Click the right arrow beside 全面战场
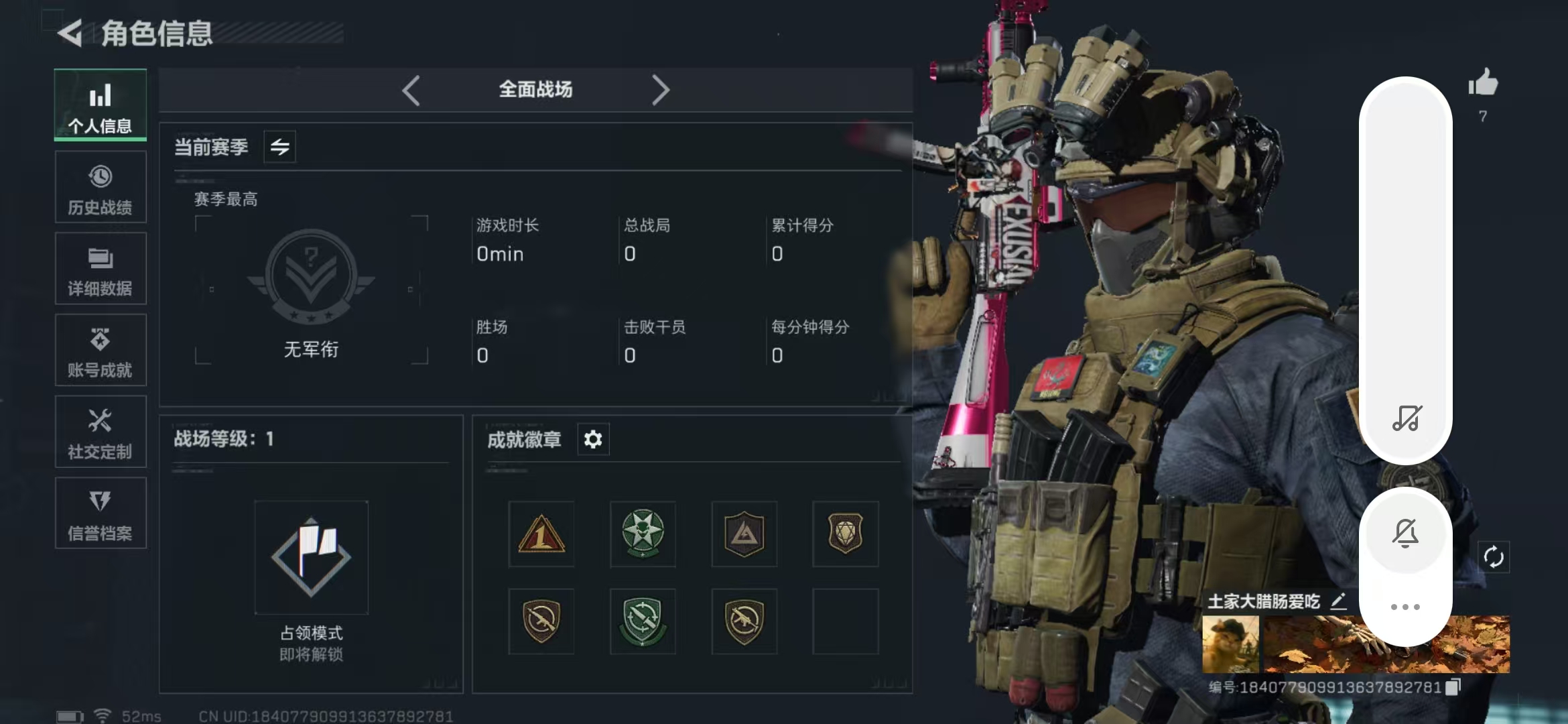The height and width of the screenshot is (724, 1568). tap(660, 90)
